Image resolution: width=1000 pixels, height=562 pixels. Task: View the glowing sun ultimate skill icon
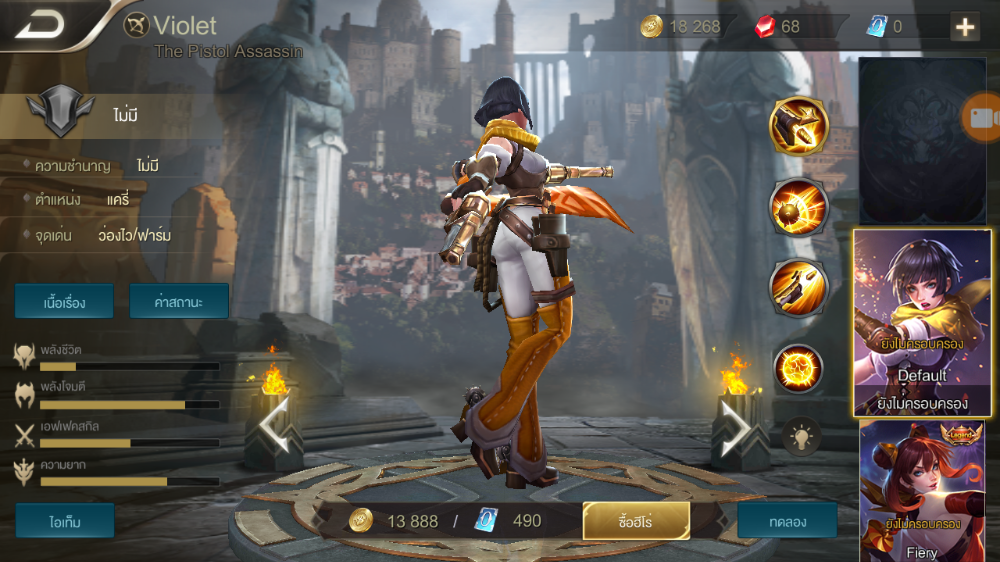click(798, 367)
